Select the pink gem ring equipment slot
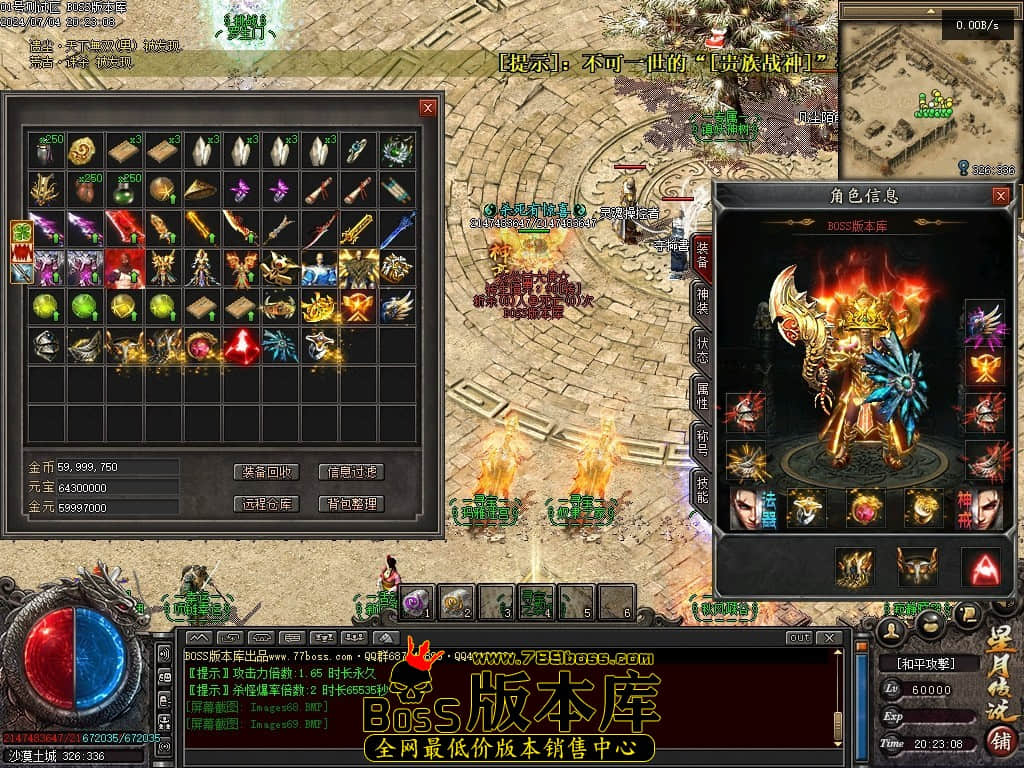The image size is (1024, 768). (866, 509)
